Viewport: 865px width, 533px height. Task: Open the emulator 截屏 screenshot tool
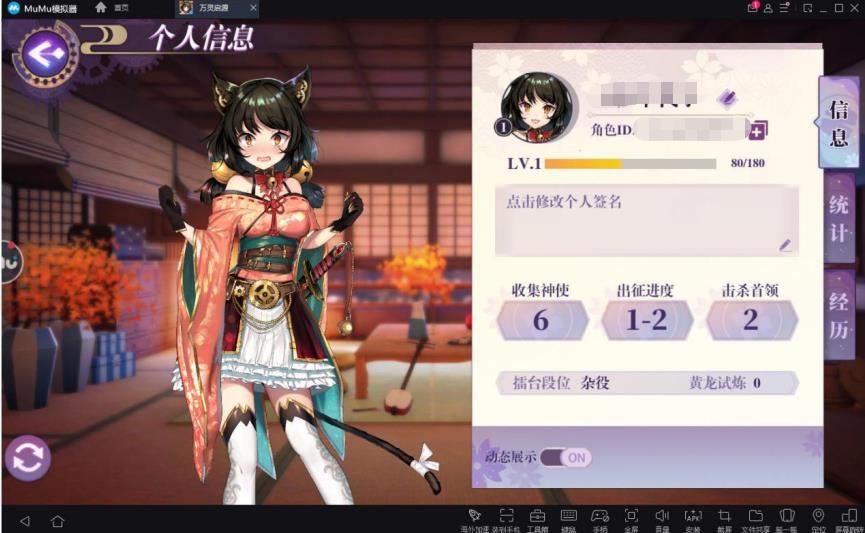click(x=725, y=517)
